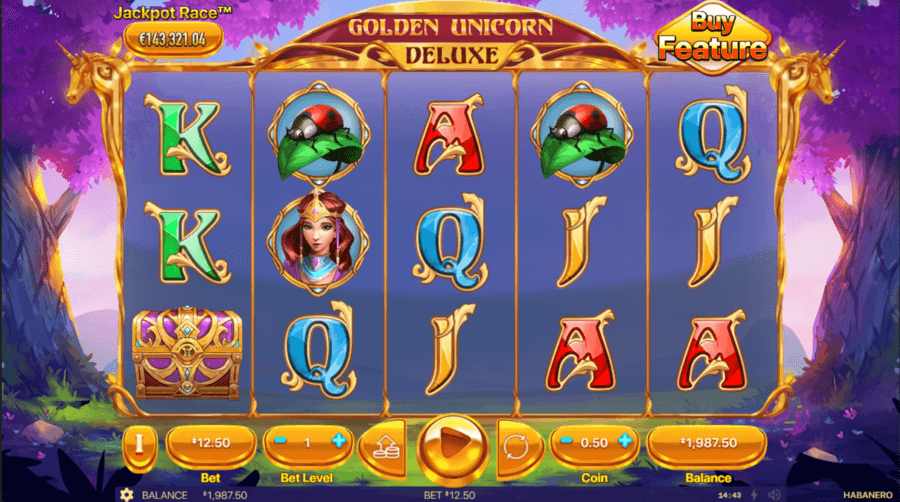The height and width of the screenshot is (502, 900).
Task: Open the info paytable button
Action: 140,442
